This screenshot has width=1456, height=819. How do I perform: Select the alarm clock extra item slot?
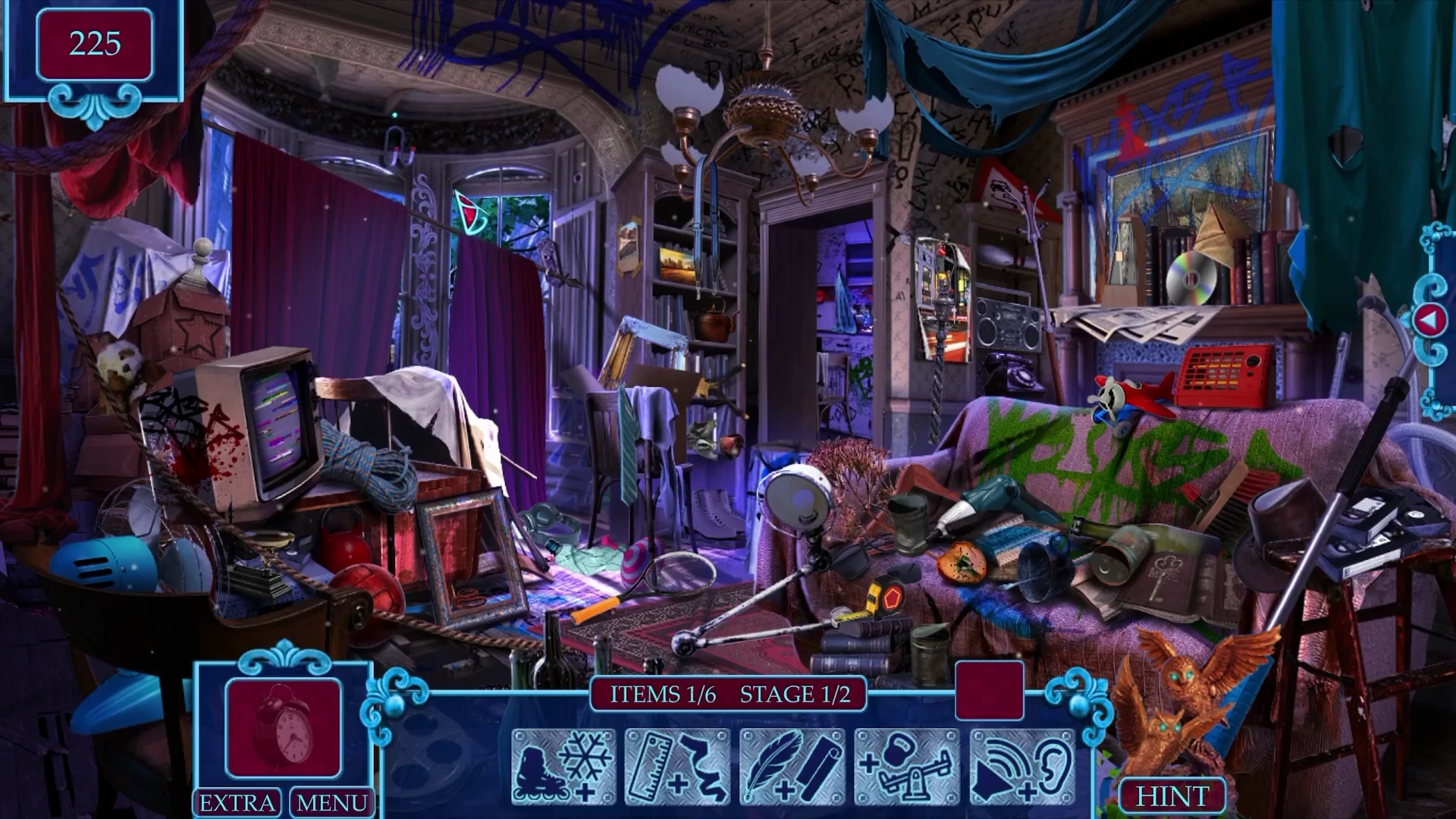tap(284, 728)
